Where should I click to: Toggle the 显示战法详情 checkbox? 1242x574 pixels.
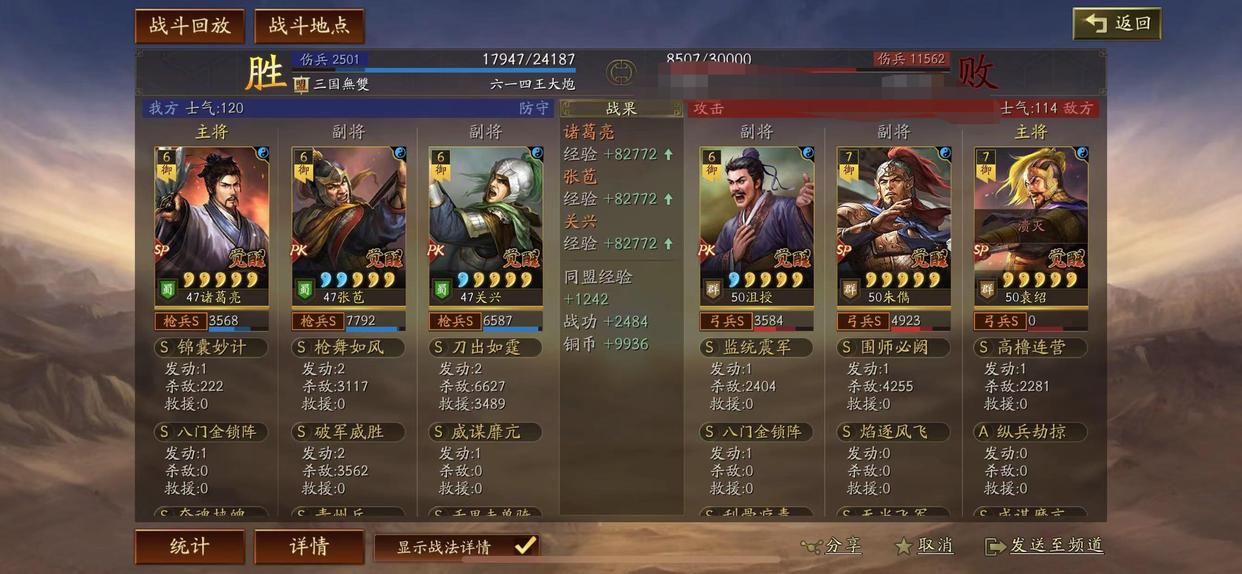pyautogui.click(x=525, y=546)
